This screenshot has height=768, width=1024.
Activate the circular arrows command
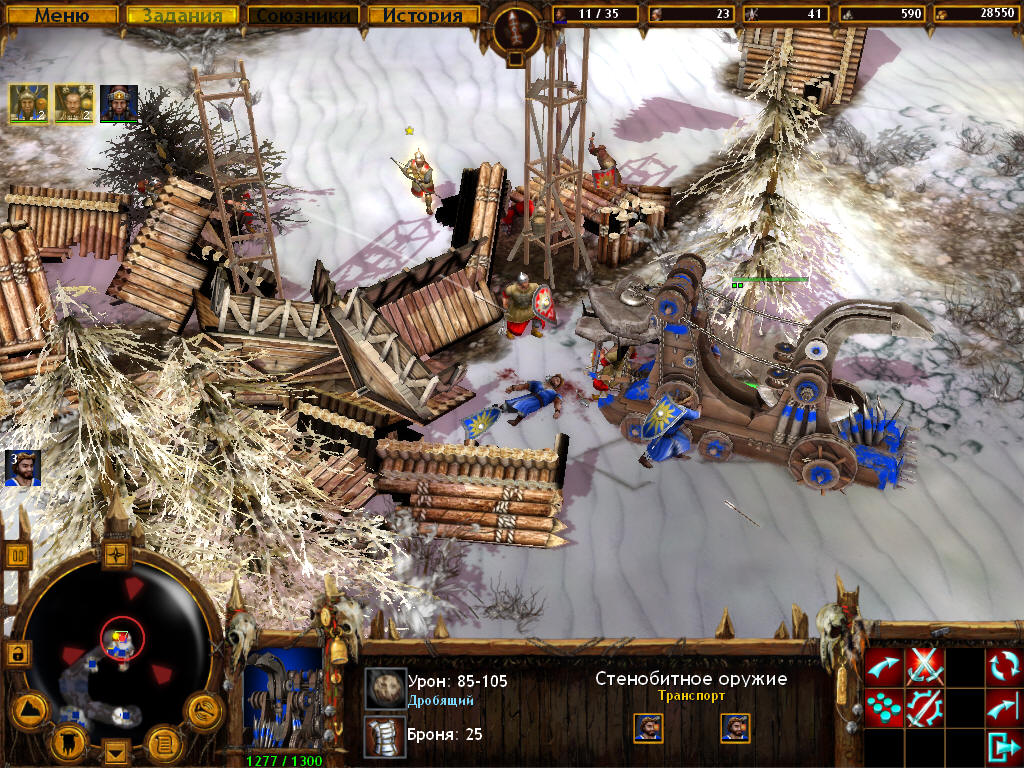pyautogui.click(x=1003, y=666)
